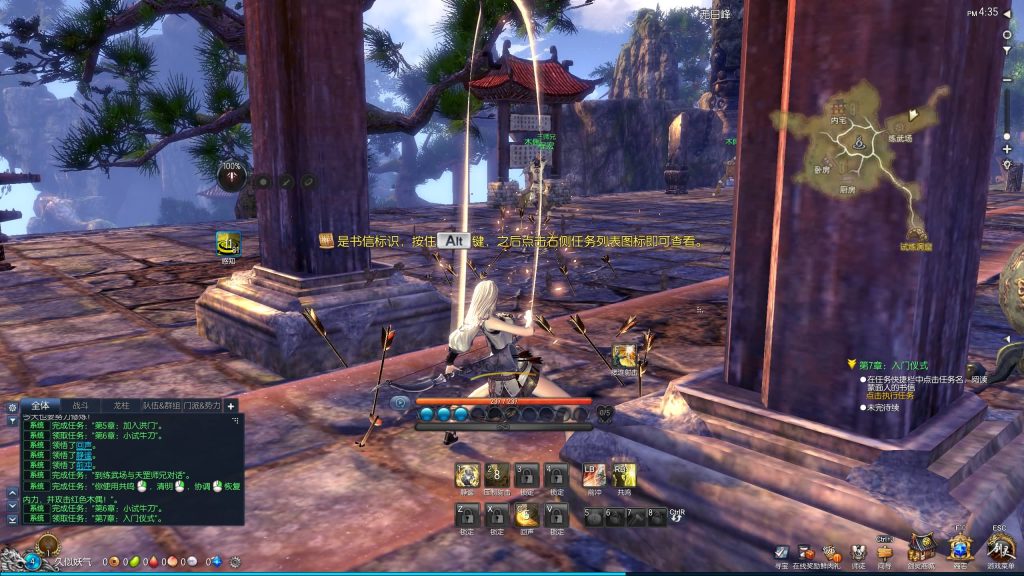Click the 点击执行任务 quest link
Viewport: 1024px width, 576px height.
890,396
